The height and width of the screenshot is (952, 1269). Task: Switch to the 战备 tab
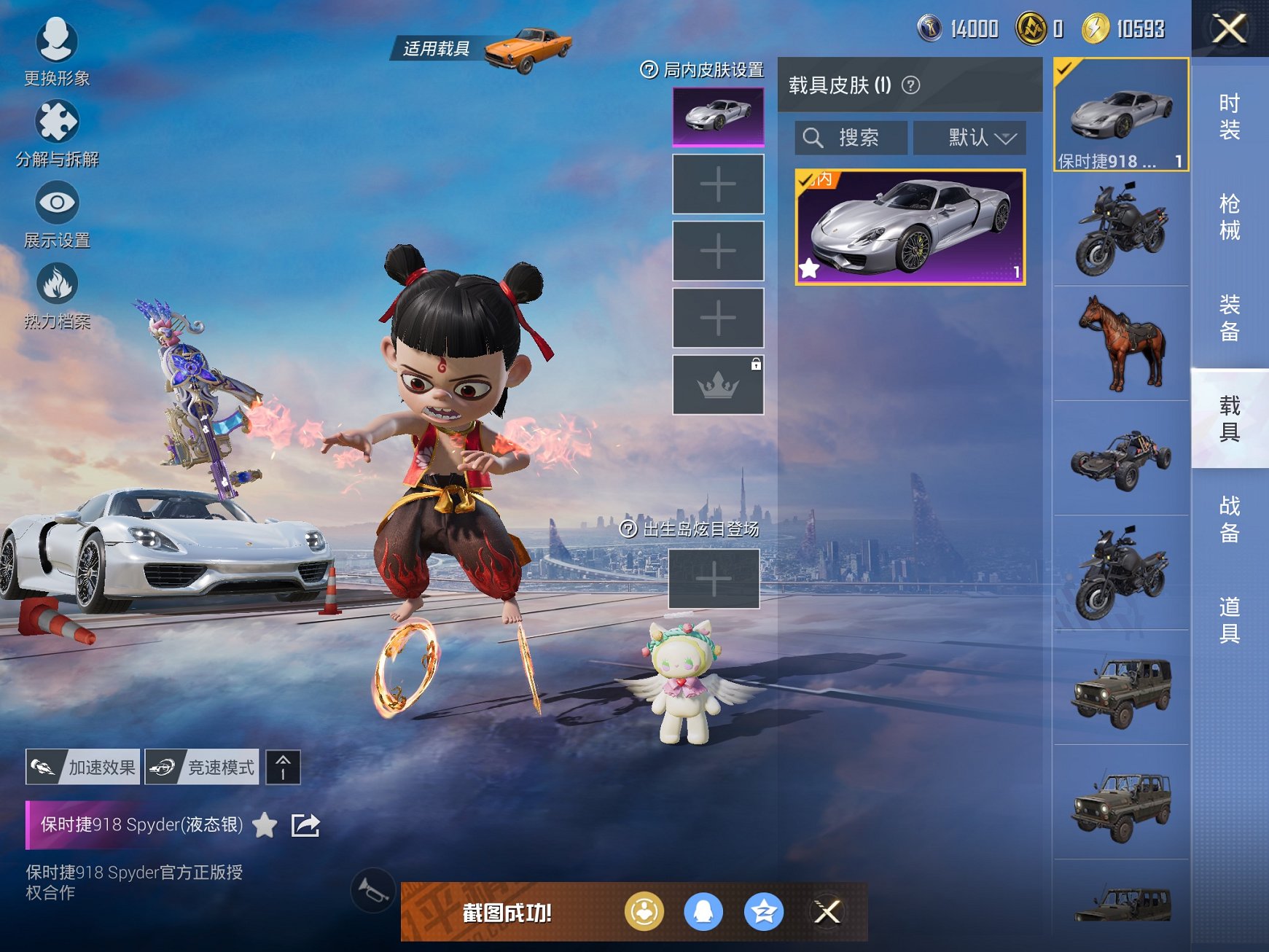[x=1230, y=519]
